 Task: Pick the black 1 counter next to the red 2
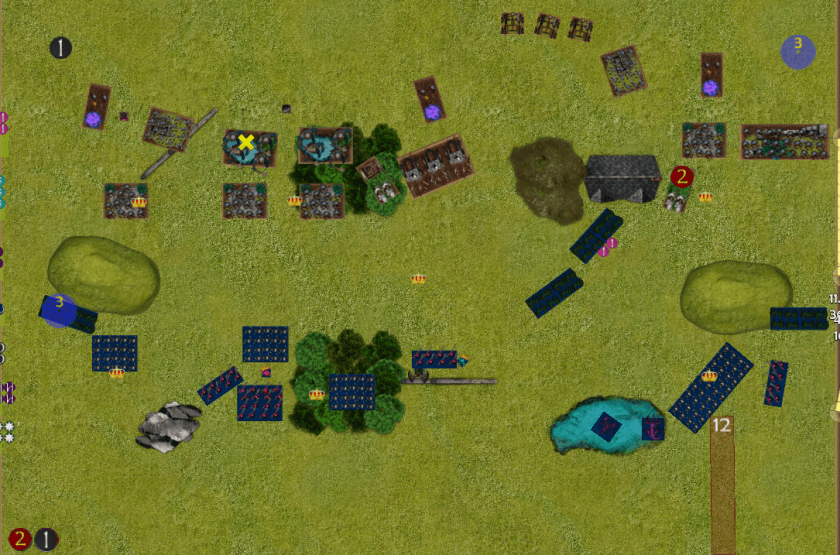[46, 540]
